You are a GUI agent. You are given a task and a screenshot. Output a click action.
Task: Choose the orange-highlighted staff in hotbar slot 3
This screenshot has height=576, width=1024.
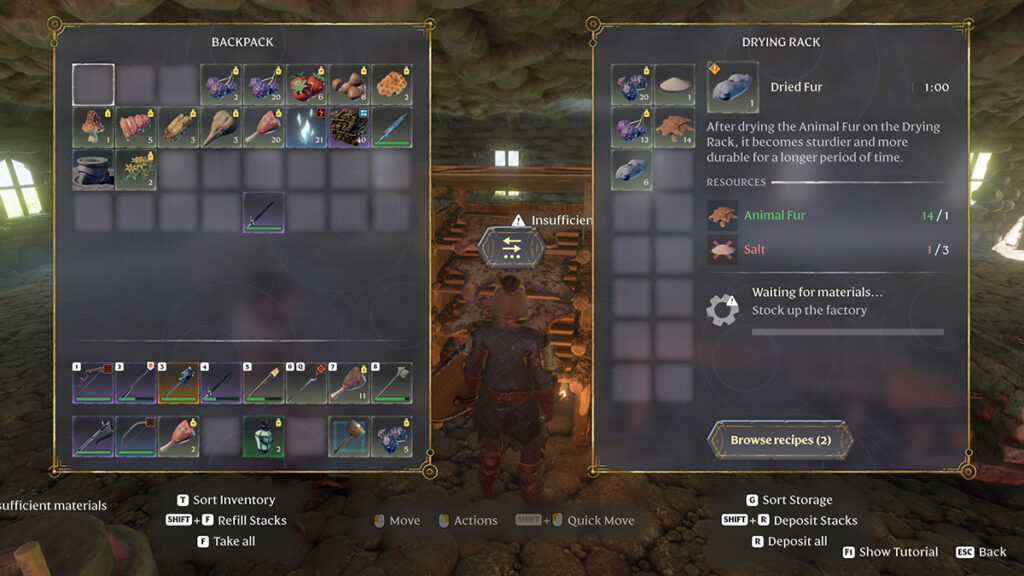tap(179, 383)
